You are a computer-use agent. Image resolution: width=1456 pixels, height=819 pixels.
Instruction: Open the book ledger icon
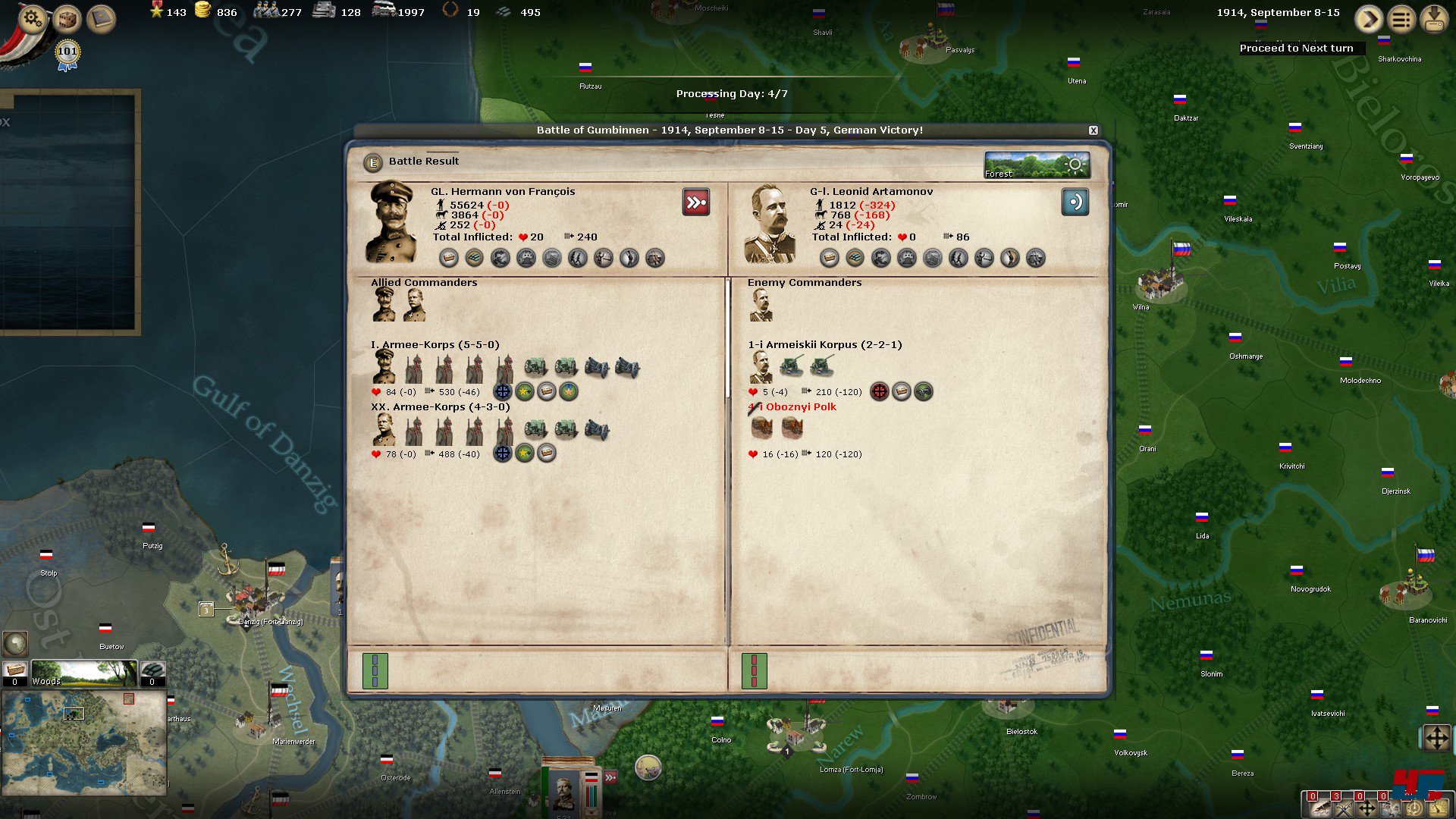point(101,19)
